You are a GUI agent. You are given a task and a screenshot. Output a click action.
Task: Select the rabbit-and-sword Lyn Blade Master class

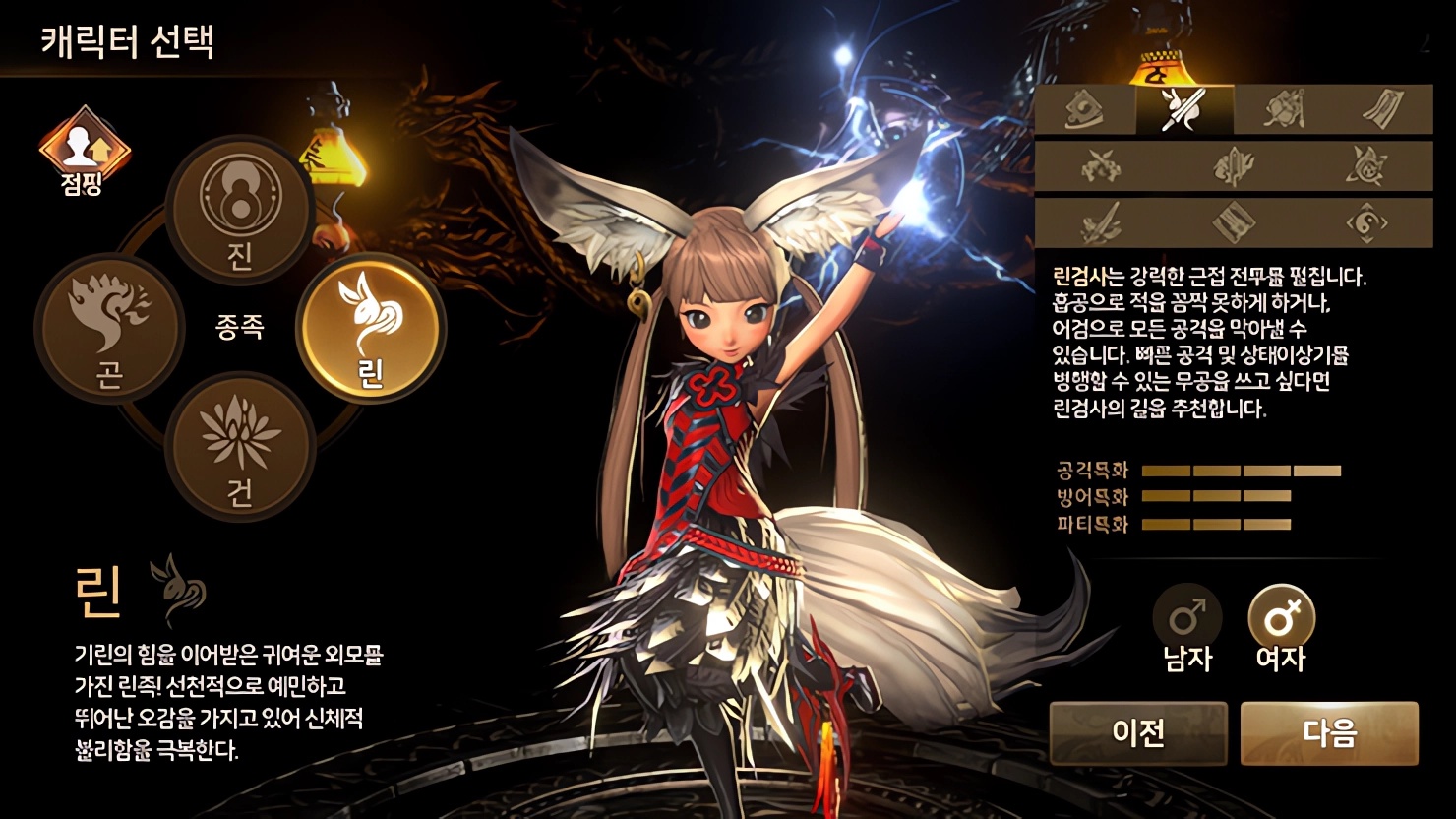[x=1183, y=109]
